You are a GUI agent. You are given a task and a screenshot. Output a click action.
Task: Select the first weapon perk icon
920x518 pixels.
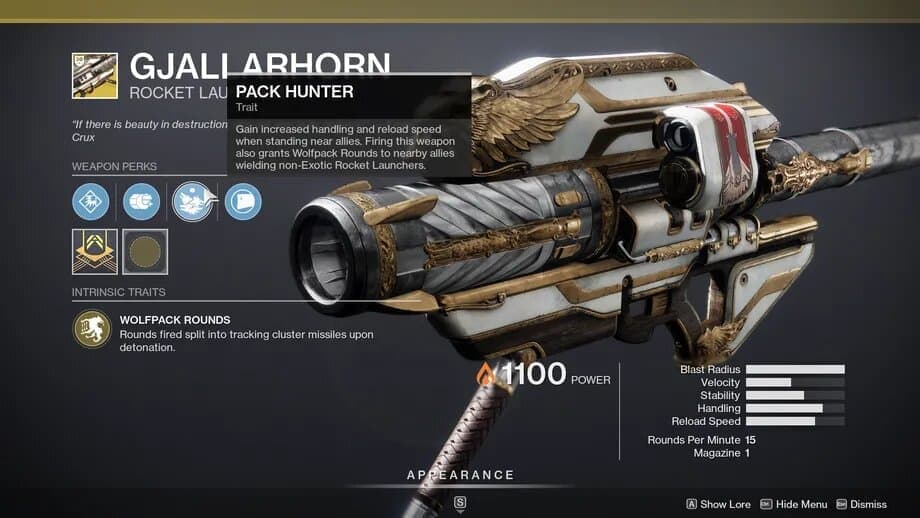pos(91,201)
